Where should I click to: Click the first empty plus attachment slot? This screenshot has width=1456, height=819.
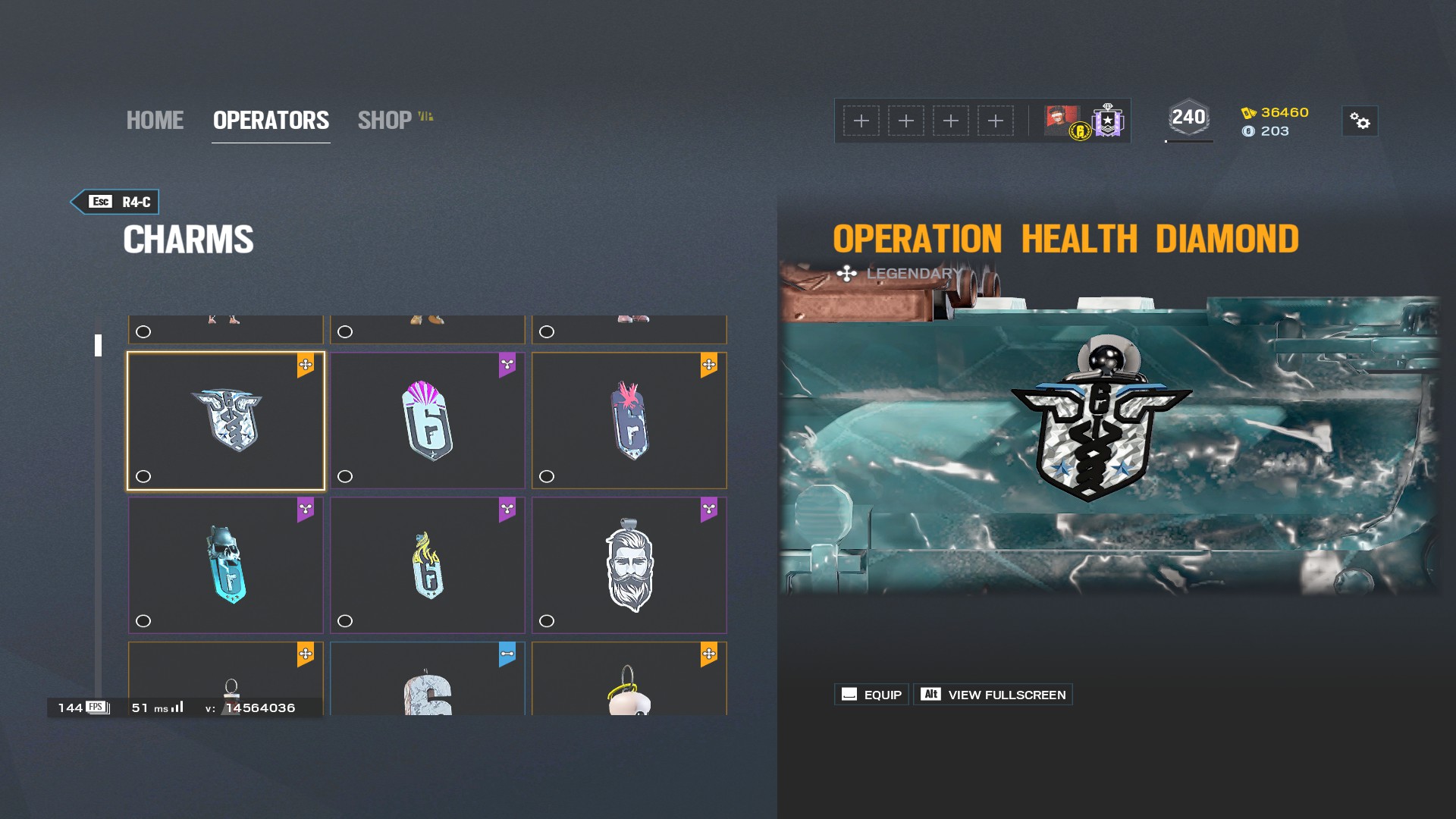pyautogui.click(x=862, y=120)
